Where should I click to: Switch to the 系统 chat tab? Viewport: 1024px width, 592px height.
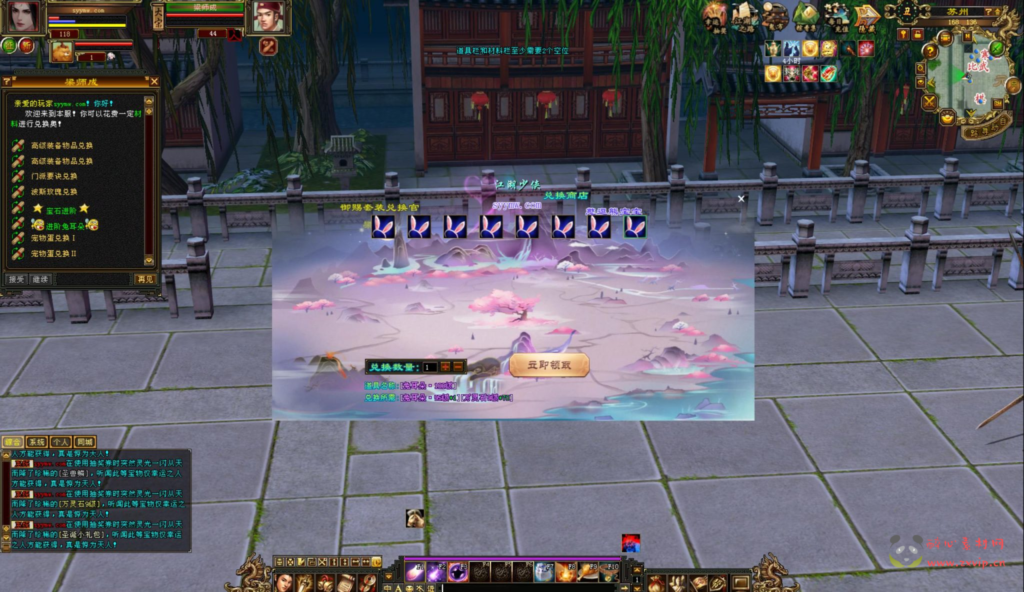click(37, 441)
